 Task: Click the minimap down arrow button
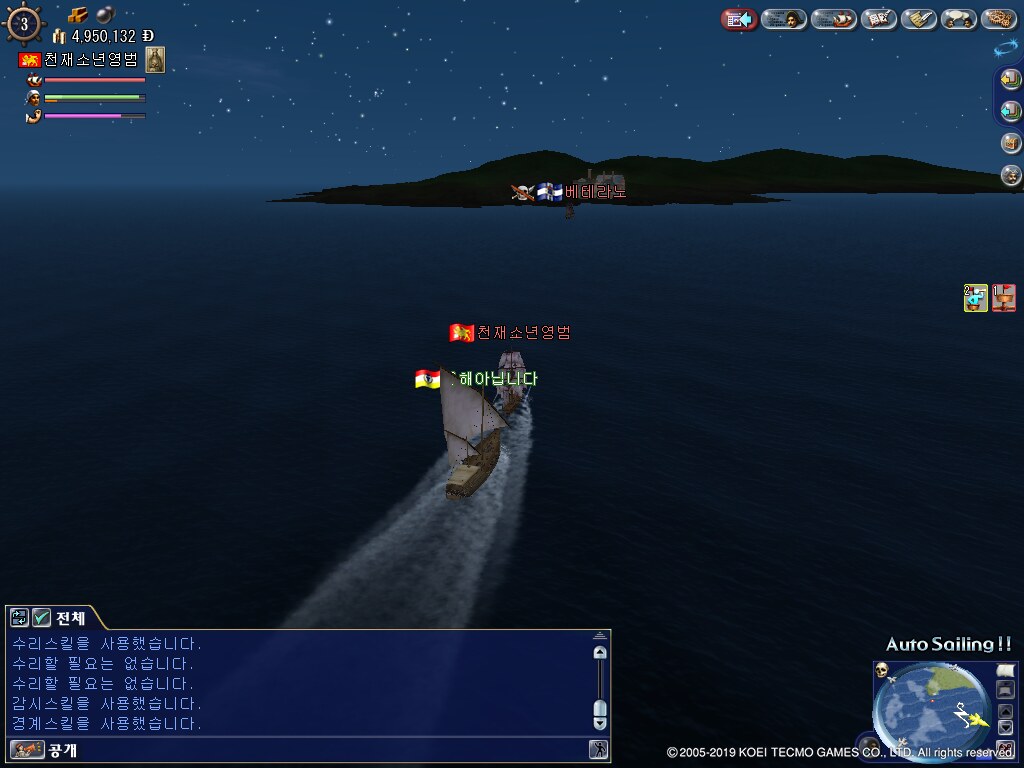click(x=1006, y=727)
